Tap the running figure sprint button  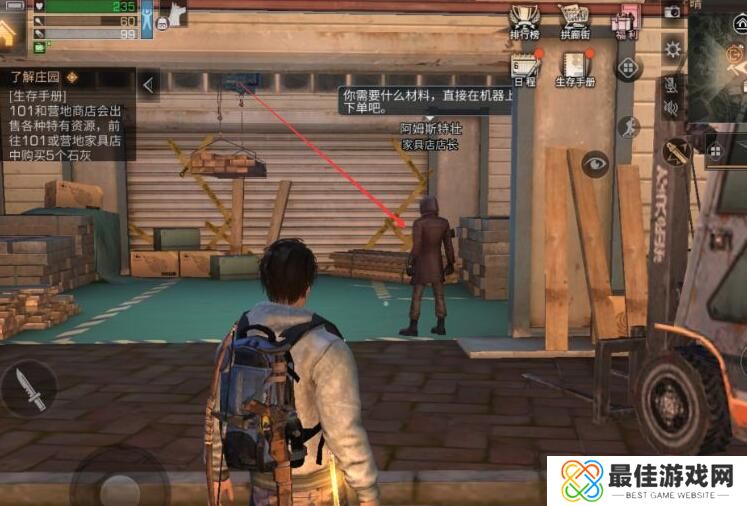coord(628,127)
